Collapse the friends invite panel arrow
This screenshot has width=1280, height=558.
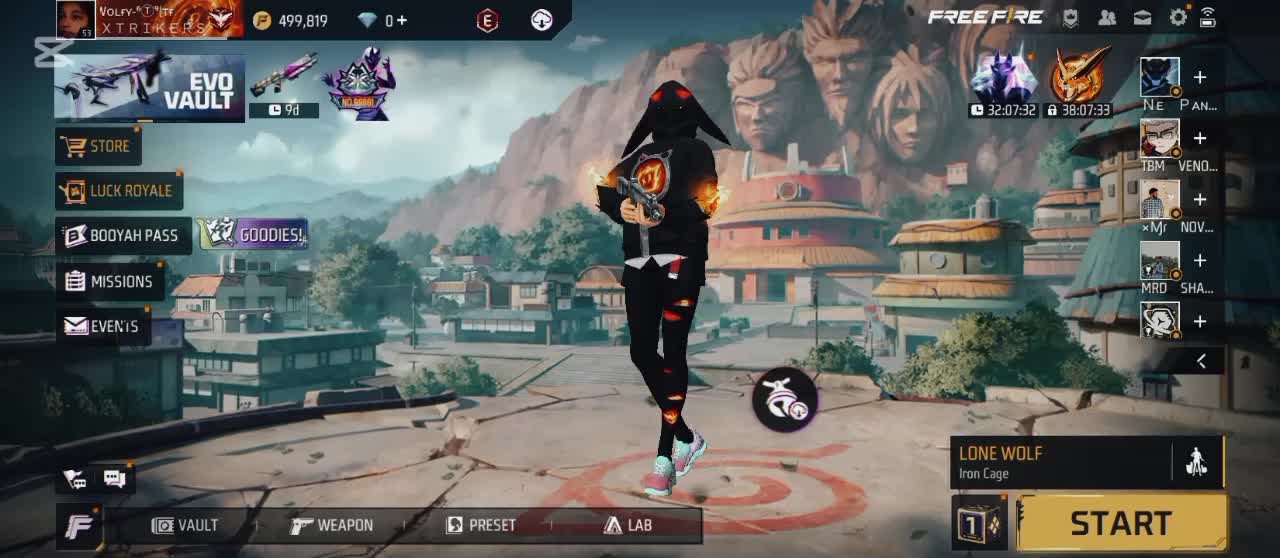pyautogui.click(x=1201, y=361)
